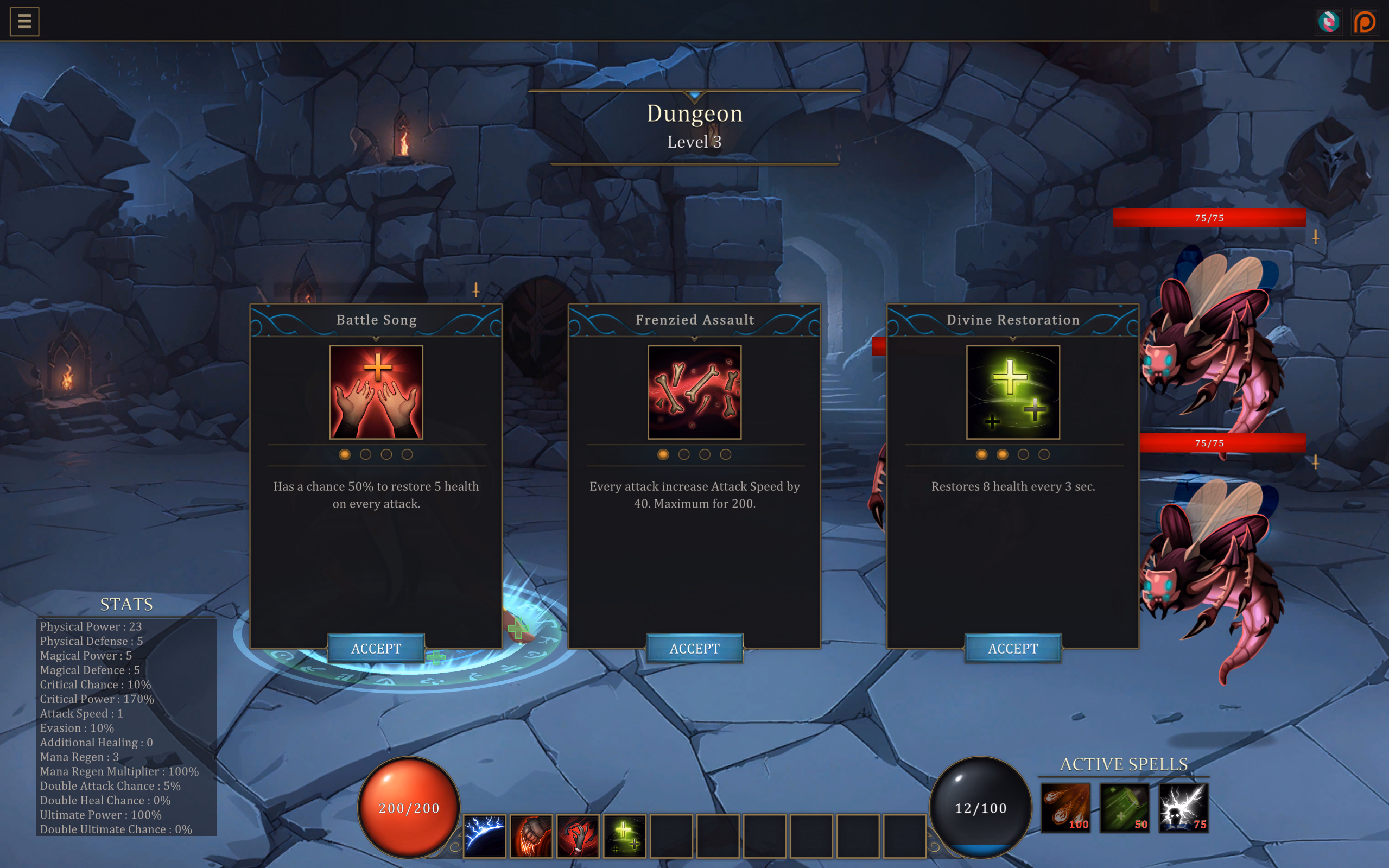Accept the Frenzied Assault upgrade

(695, 648)
